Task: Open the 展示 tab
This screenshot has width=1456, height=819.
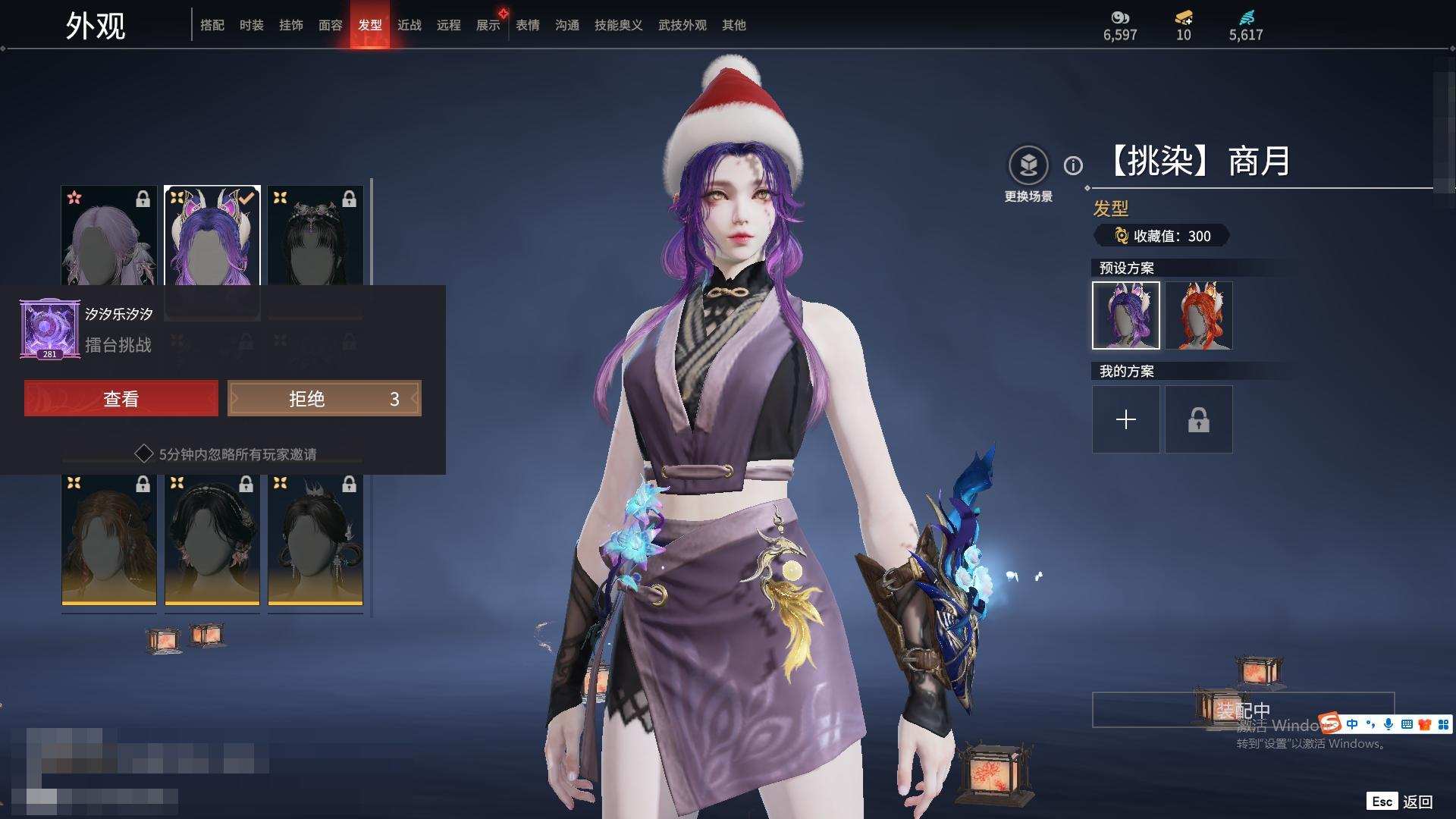Action: pyautogui.click(x=488, y=25)
